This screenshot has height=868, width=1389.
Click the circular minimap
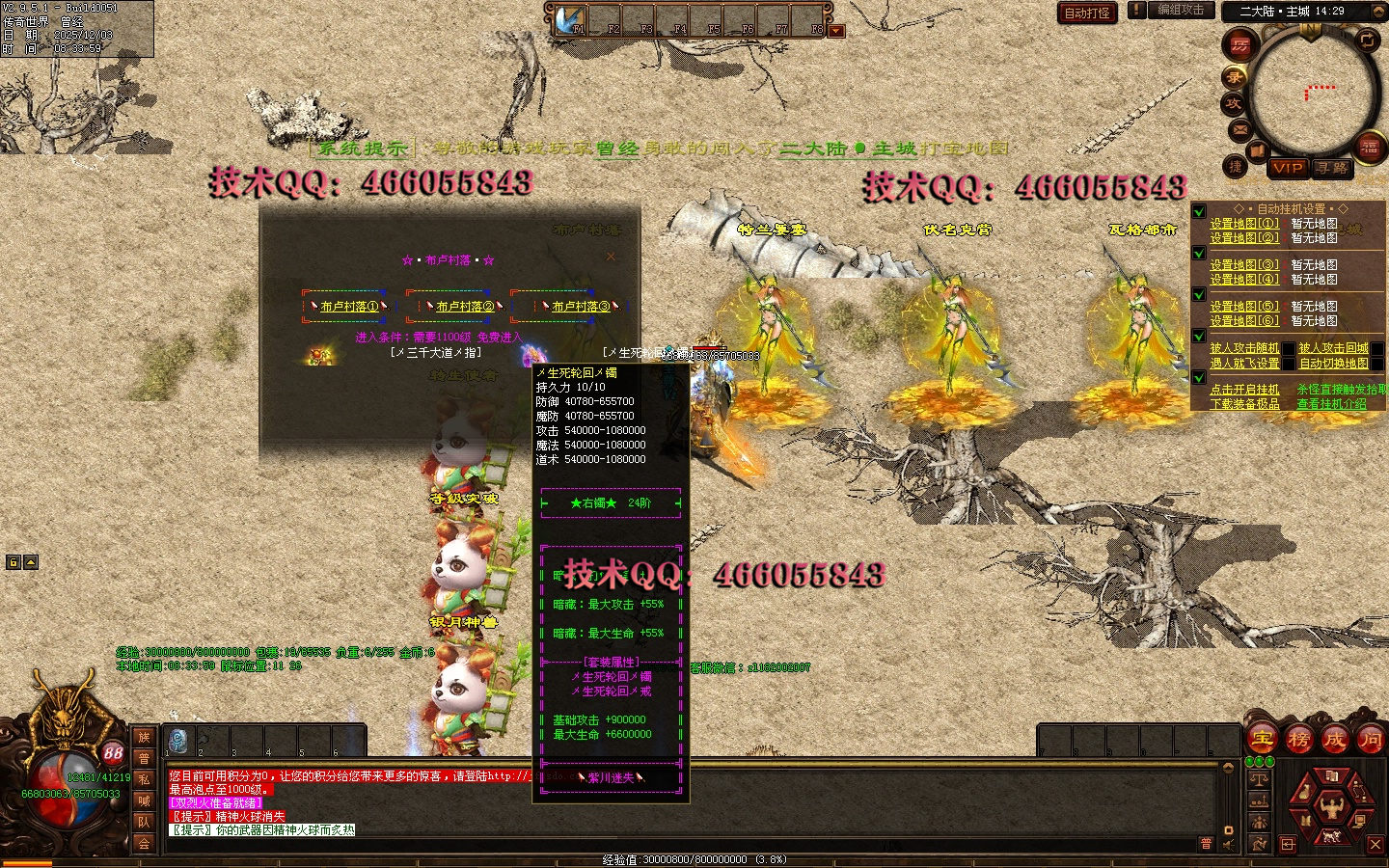click(x=1312, y=95)
